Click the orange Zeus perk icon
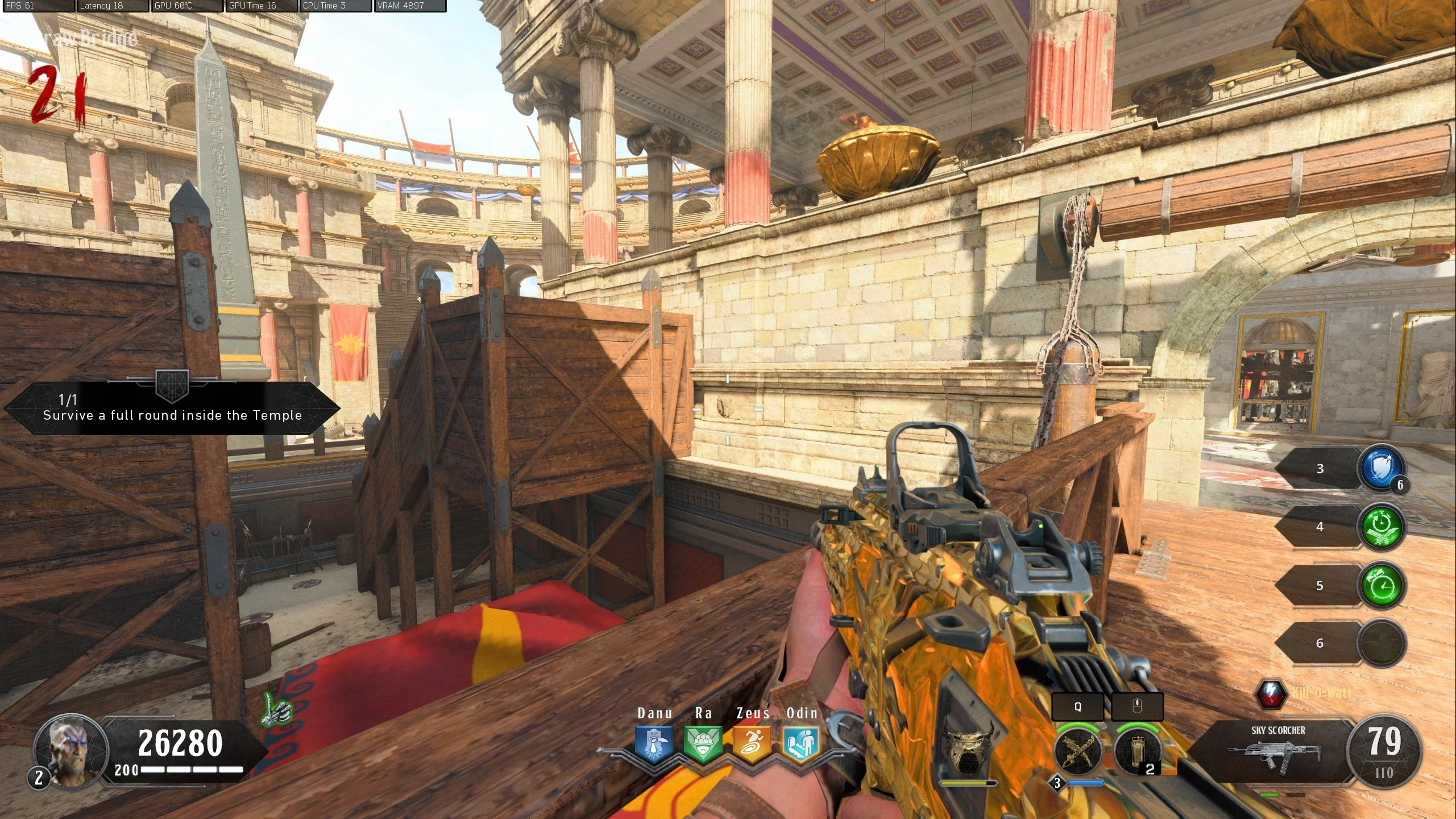This screenshot has width=1456, height=819. (752, 743)
